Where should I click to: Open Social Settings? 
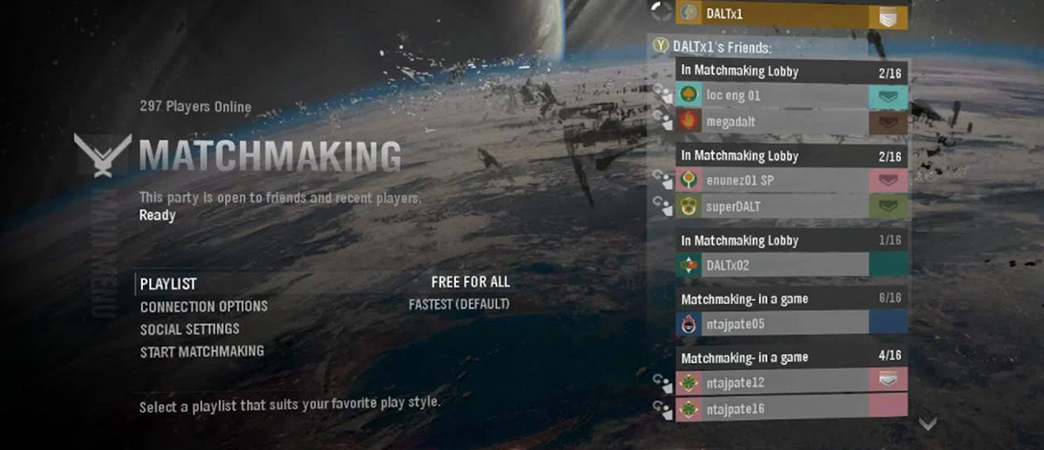190,329
